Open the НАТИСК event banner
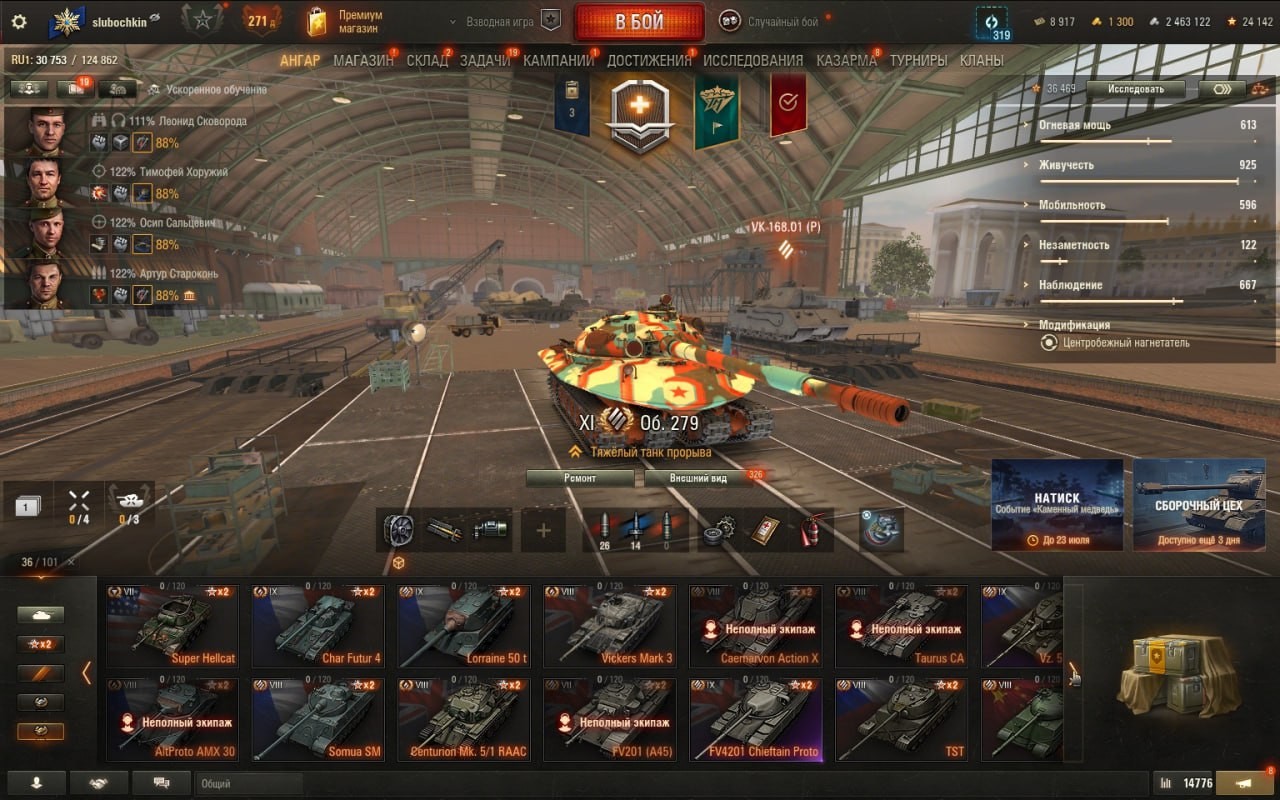 (x=1057, y=504)
